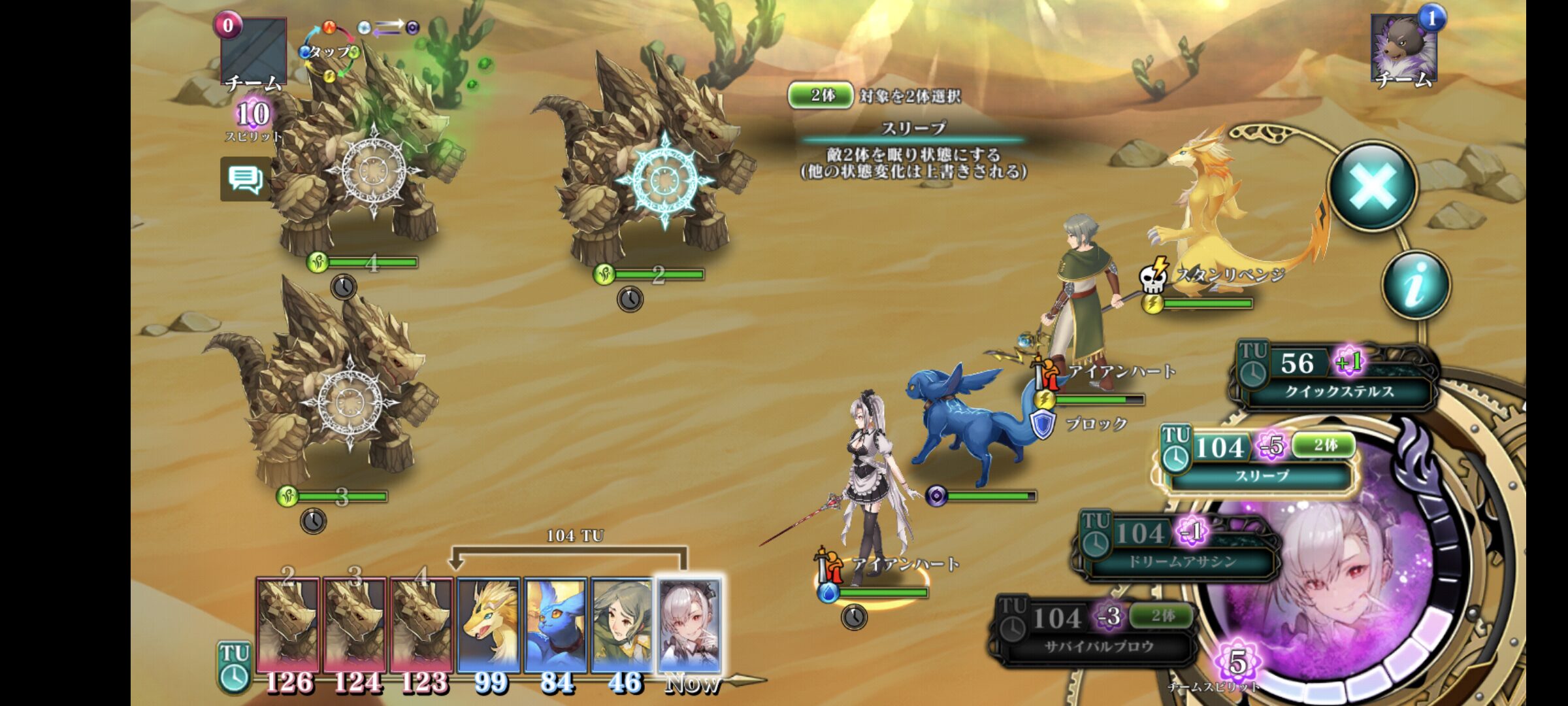The width and height of the screenshot is (1568, 706).
Task: Open the chat speech bubble icon
Action: point(245,178)
